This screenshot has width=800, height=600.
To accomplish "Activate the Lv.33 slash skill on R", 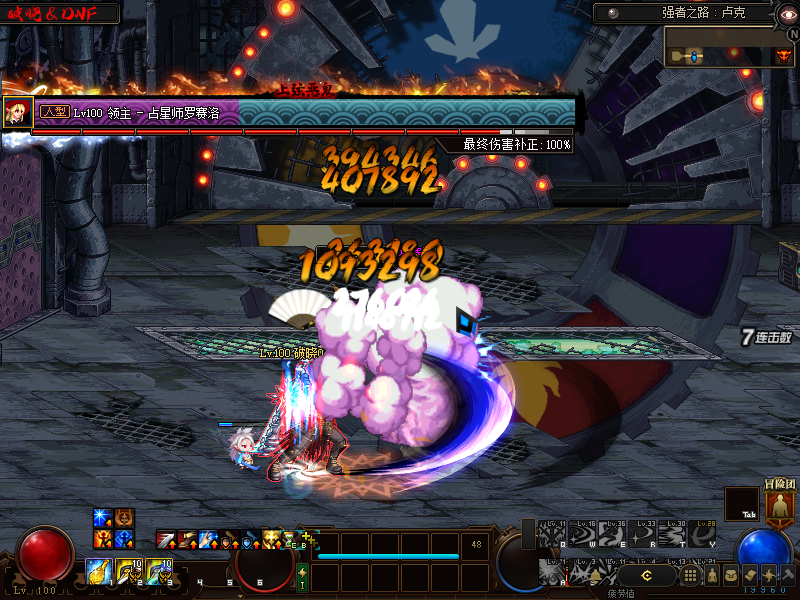I will [645, 535].
